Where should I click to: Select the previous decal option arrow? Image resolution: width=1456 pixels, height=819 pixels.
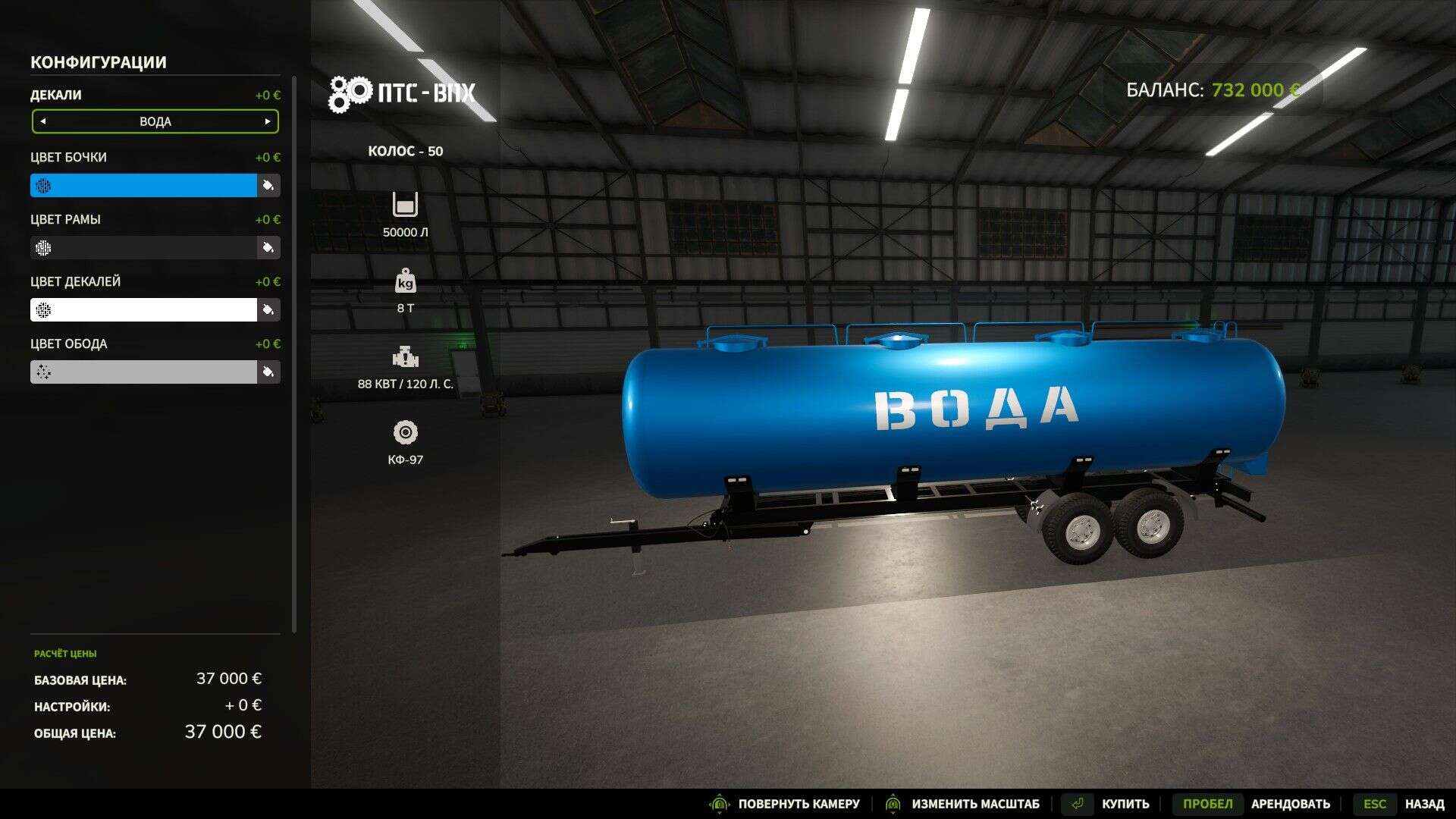[x=43, y=121]
